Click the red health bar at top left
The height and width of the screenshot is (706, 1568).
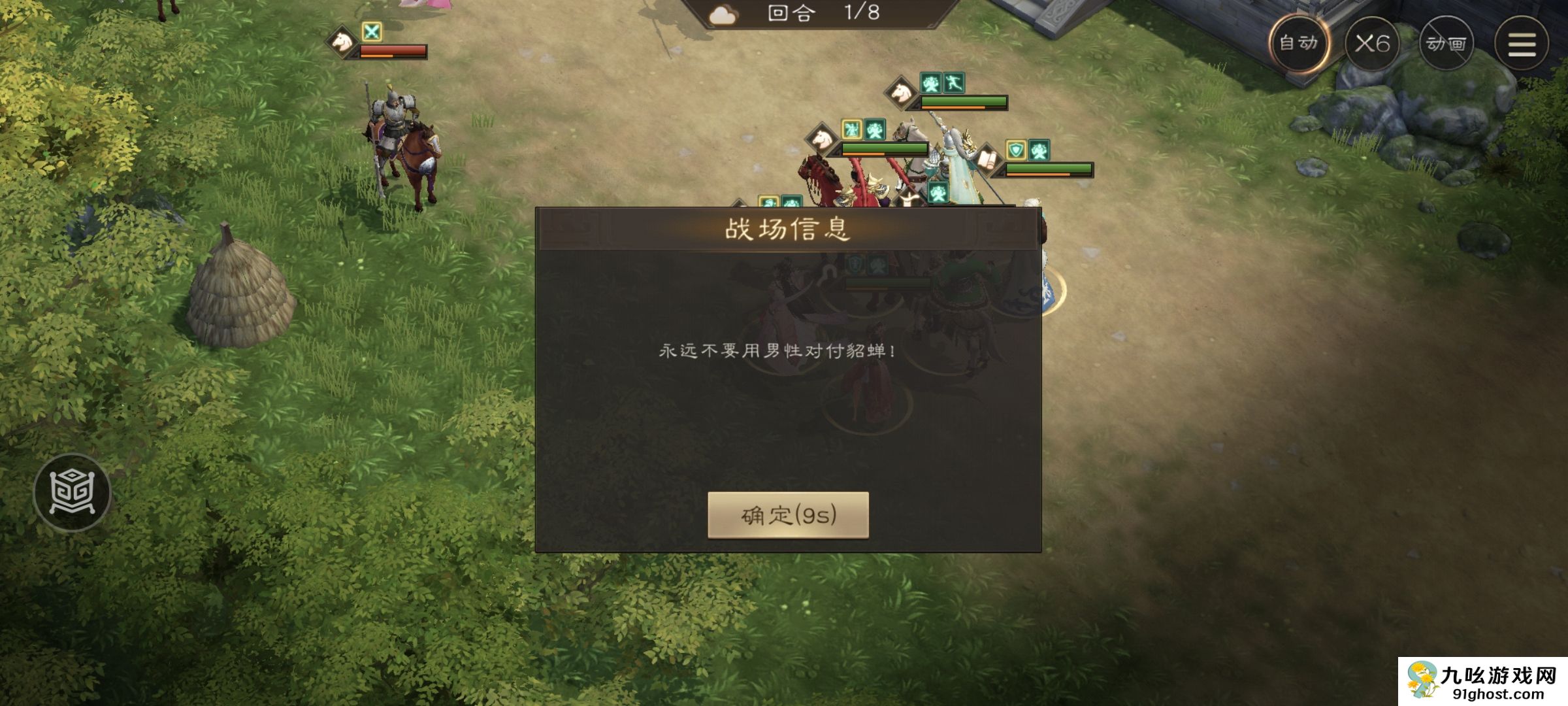(x=395, y=49)
